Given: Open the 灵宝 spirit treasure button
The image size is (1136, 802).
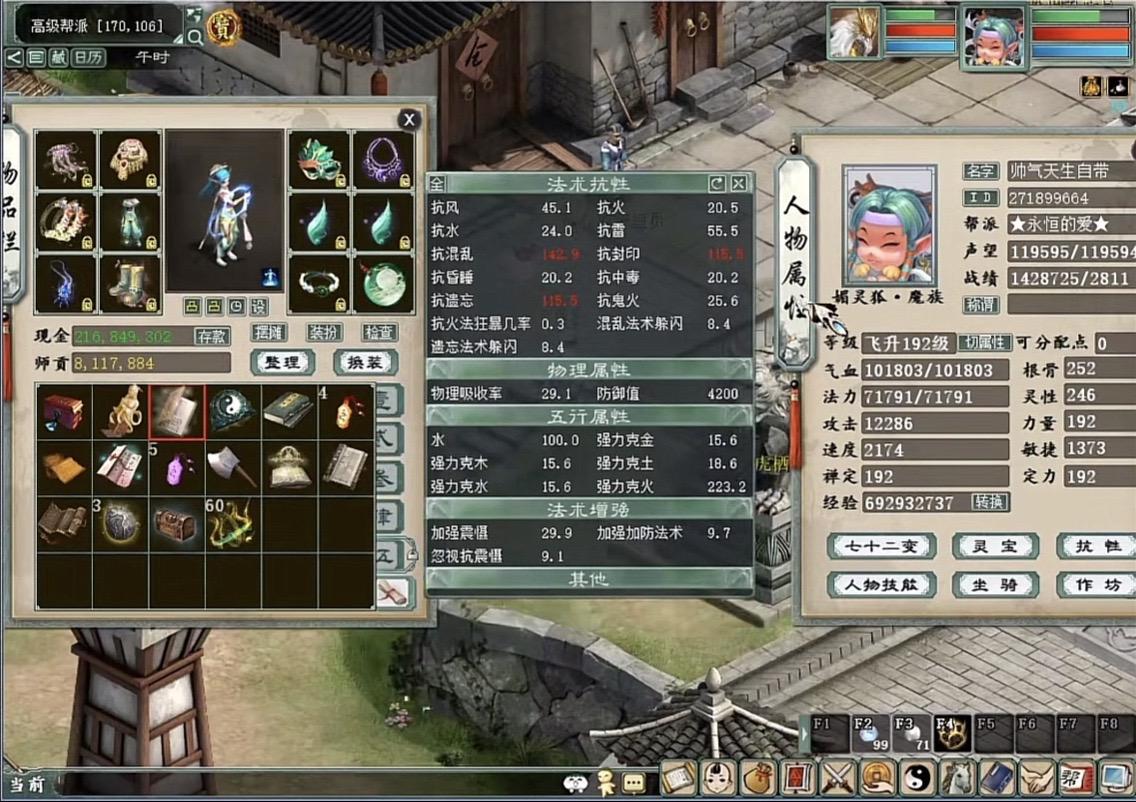Looking at the screenshot, I should 988,546.
